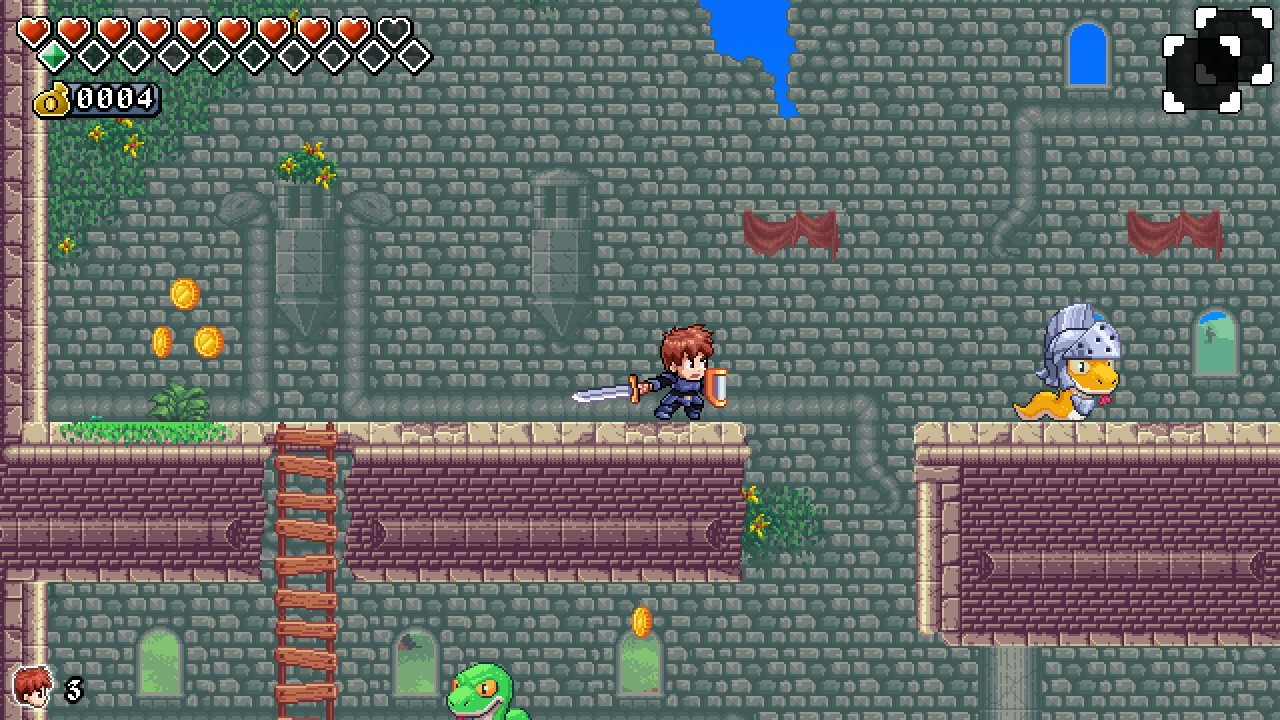This screenshot has width=1280, height=720.
Task: Click the lives count showing 3
Action: (75, 690)
